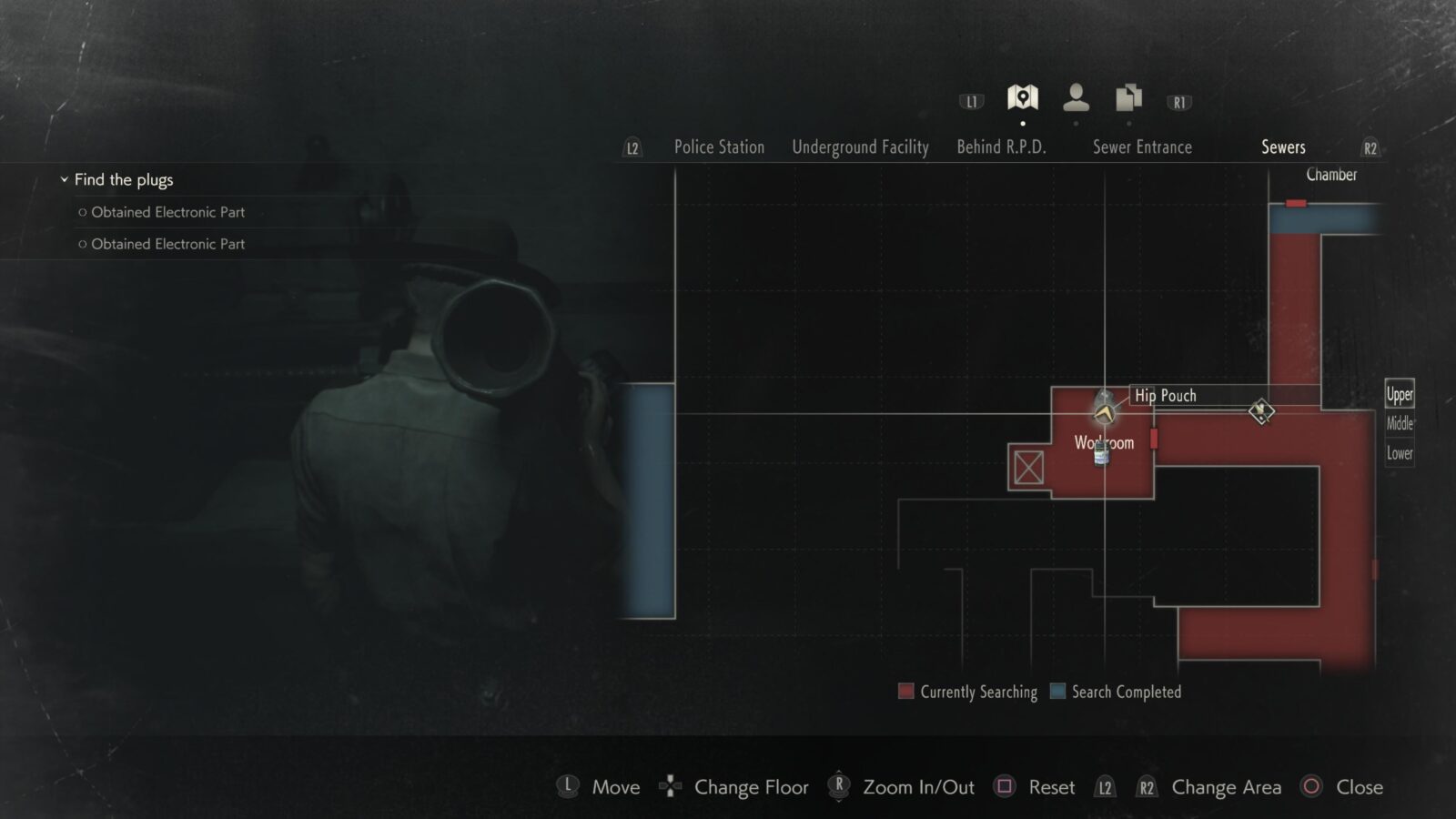The height and width of the screenshot is (819, 1456).
Task: Click the Reset map button
Action: [x=1005, y=787]
